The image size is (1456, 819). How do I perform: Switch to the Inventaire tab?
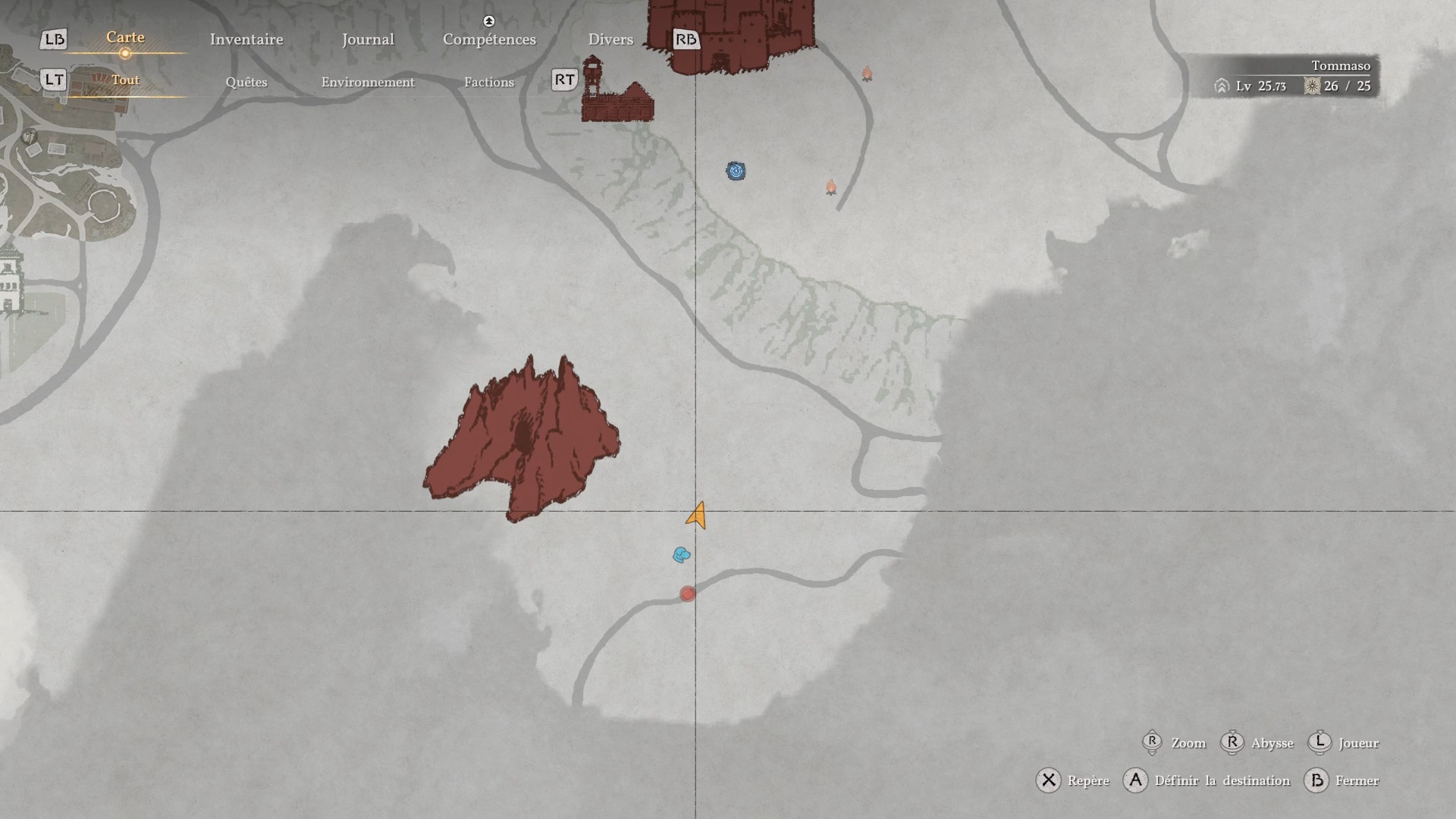pos(246,39)
